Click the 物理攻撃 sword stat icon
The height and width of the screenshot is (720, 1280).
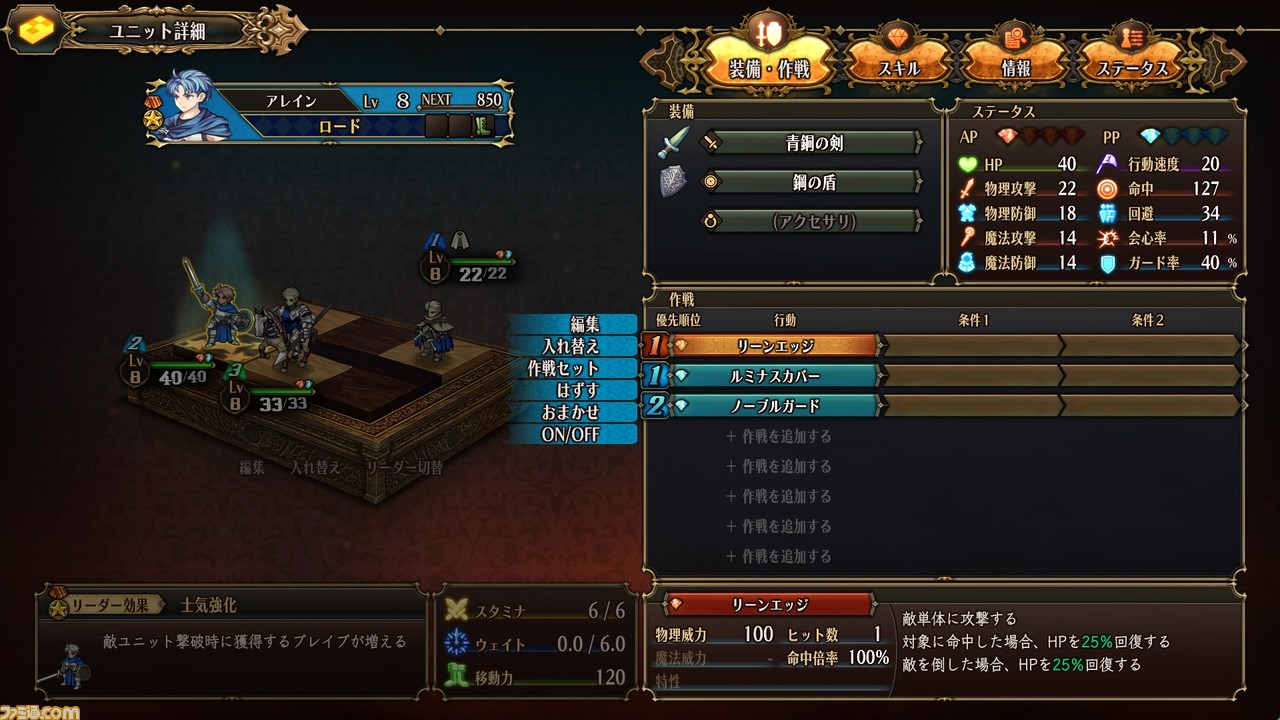[x=967, y=187]
